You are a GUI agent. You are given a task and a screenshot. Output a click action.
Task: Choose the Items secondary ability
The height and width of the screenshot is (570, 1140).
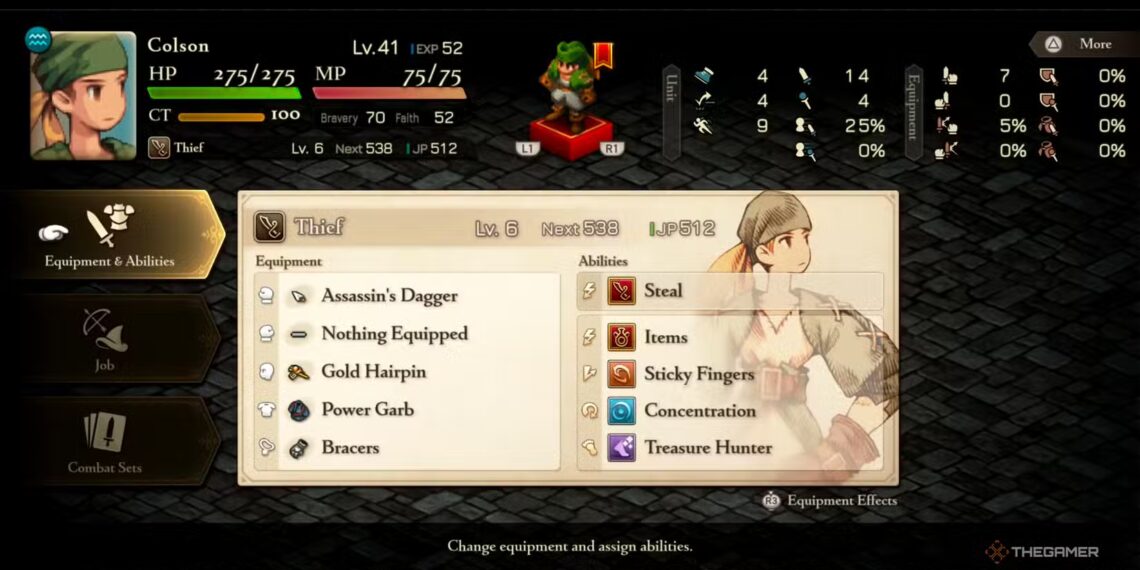coord(730,338)
